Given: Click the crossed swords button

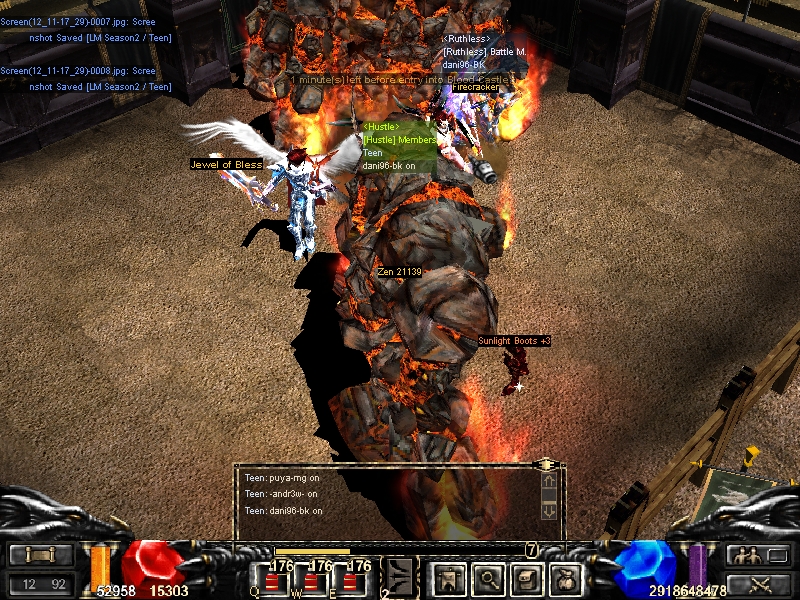Looking at the screenshot, I should [758, 584].
